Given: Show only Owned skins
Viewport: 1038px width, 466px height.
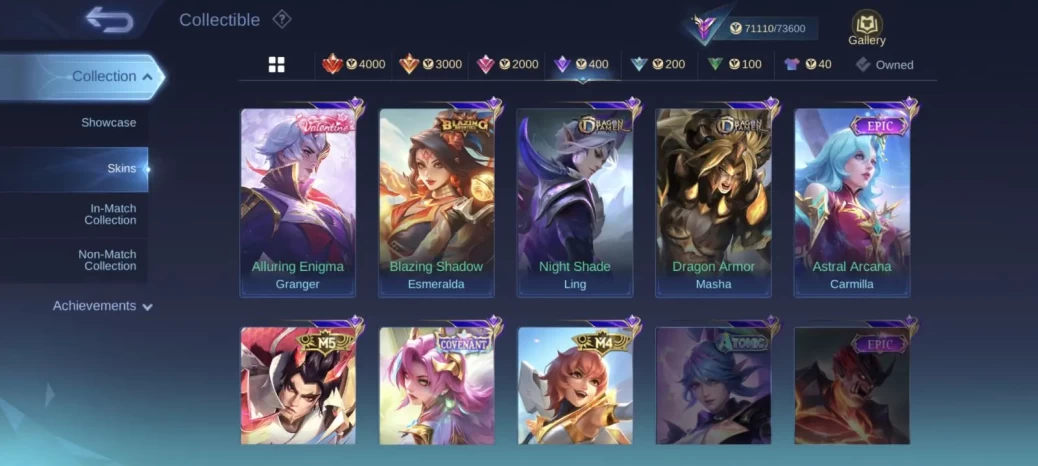Looking at the screenshot, I should (884, 65).
